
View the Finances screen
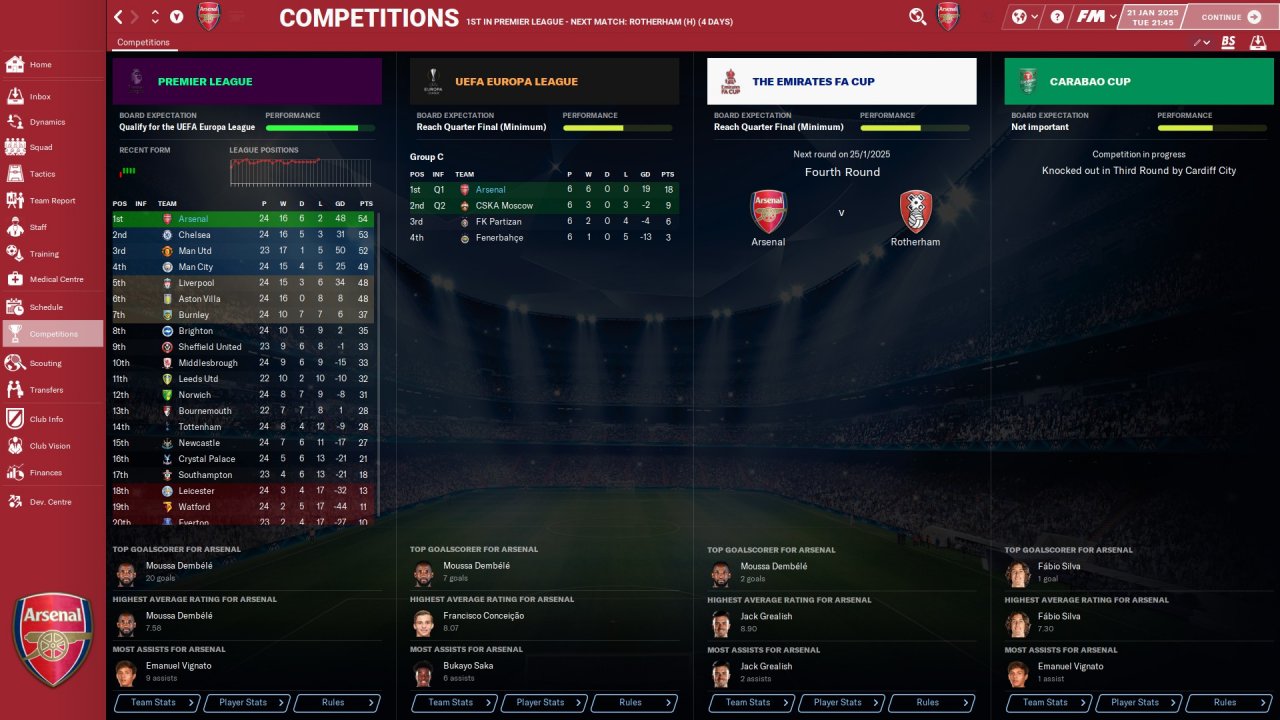coord(45,473)
